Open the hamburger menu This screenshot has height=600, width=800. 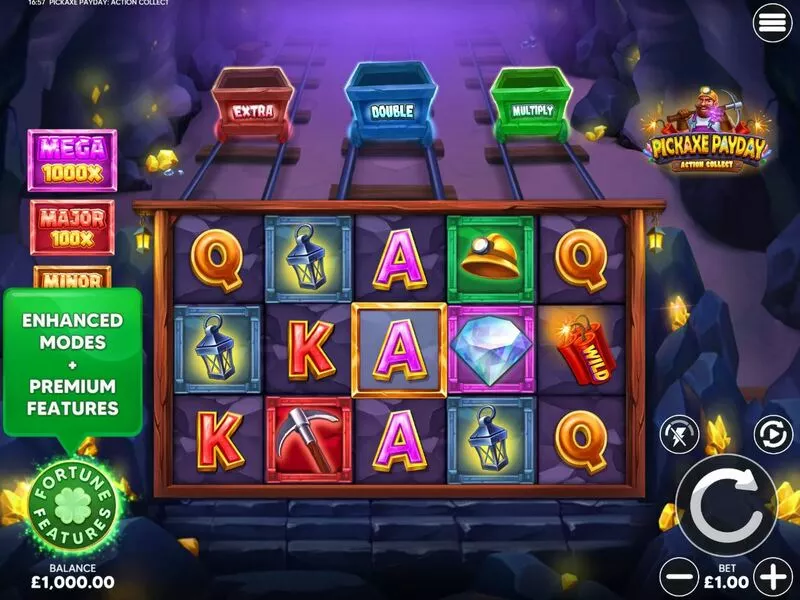point(773,24)
